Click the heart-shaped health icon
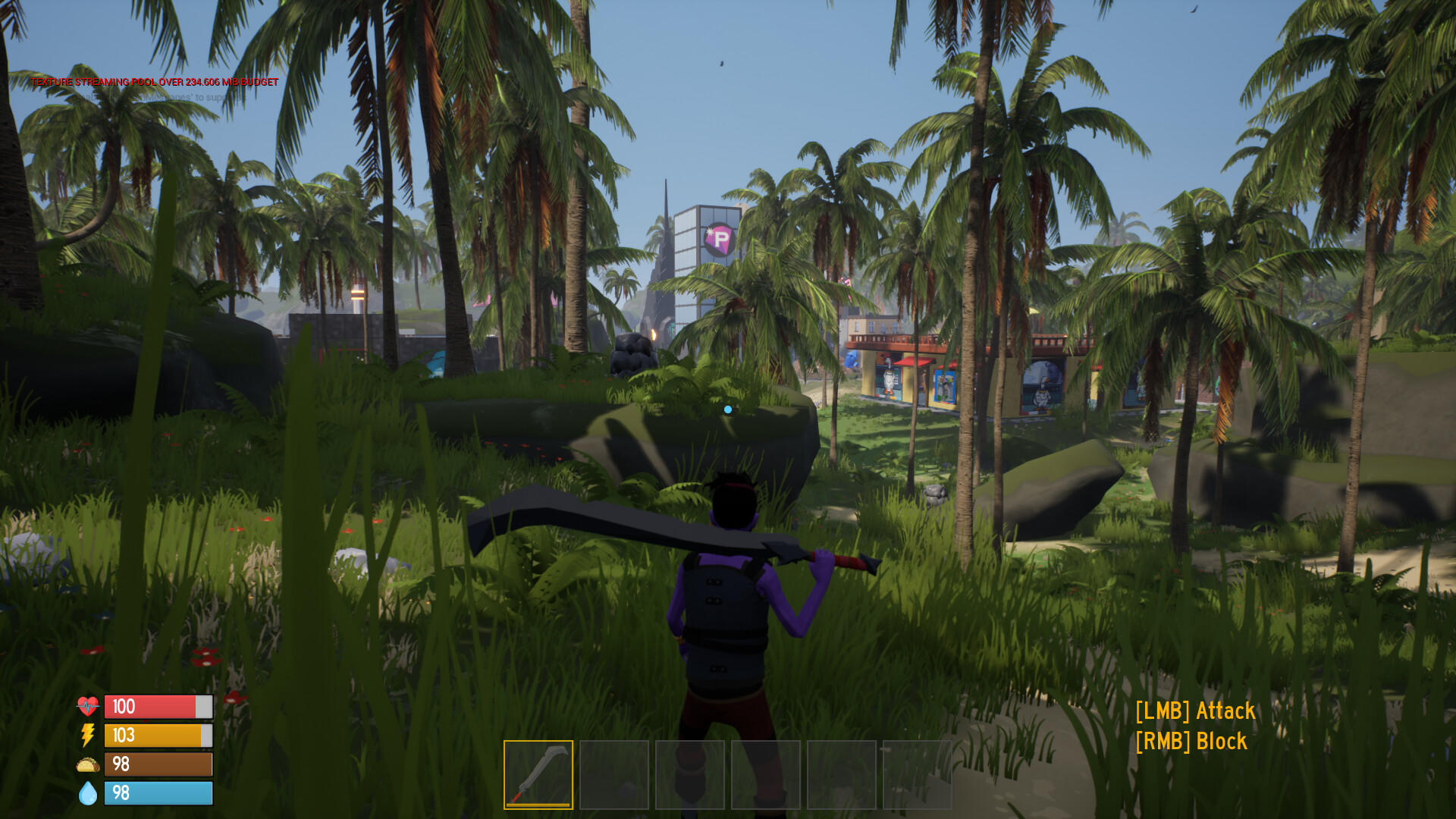1456x819 pixels. 87,706
